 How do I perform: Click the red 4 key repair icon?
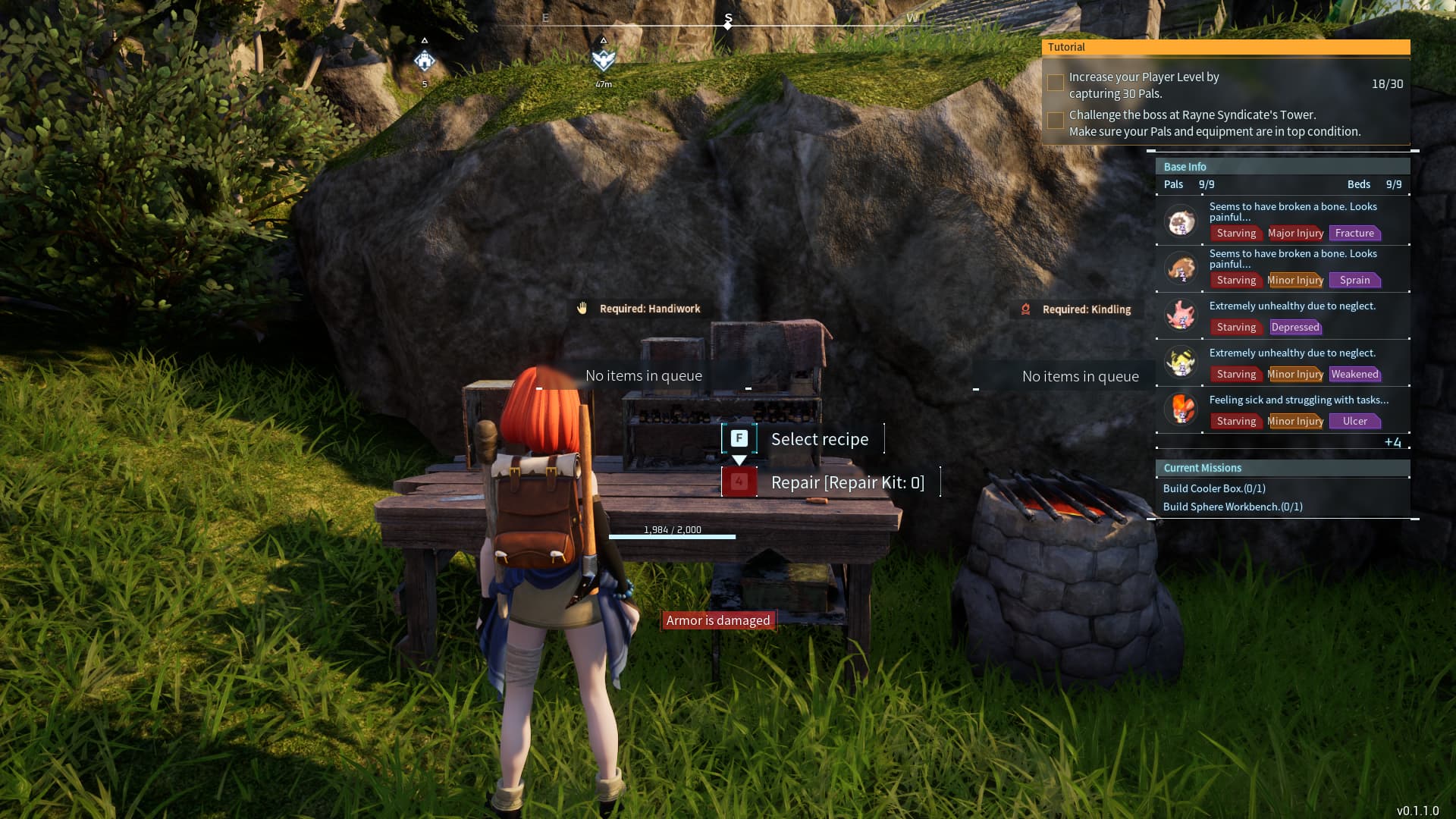pos(739,480)
